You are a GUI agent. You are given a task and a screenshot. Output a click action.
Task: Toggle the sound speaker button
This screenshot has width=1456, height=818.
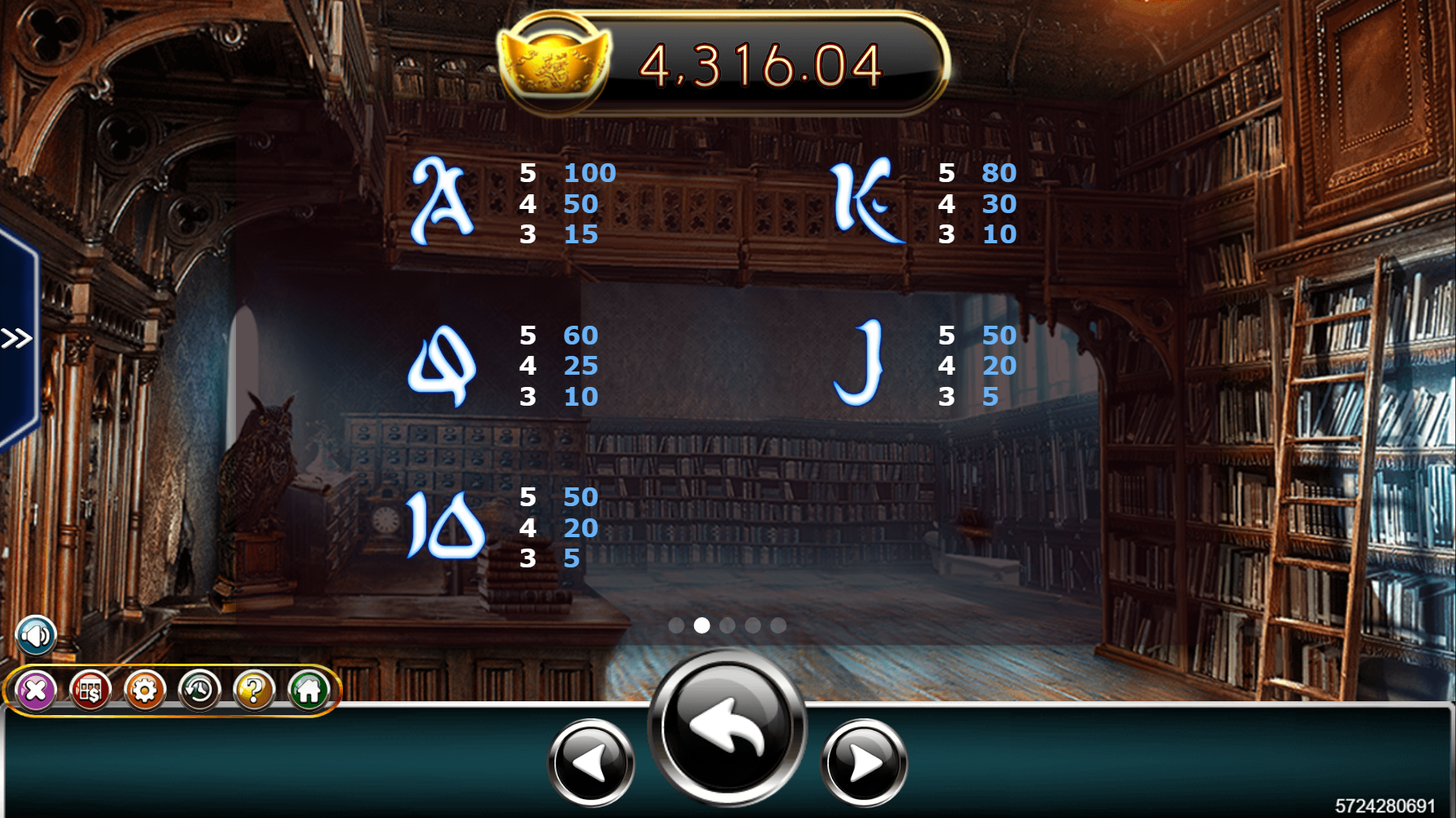(36, 635)
